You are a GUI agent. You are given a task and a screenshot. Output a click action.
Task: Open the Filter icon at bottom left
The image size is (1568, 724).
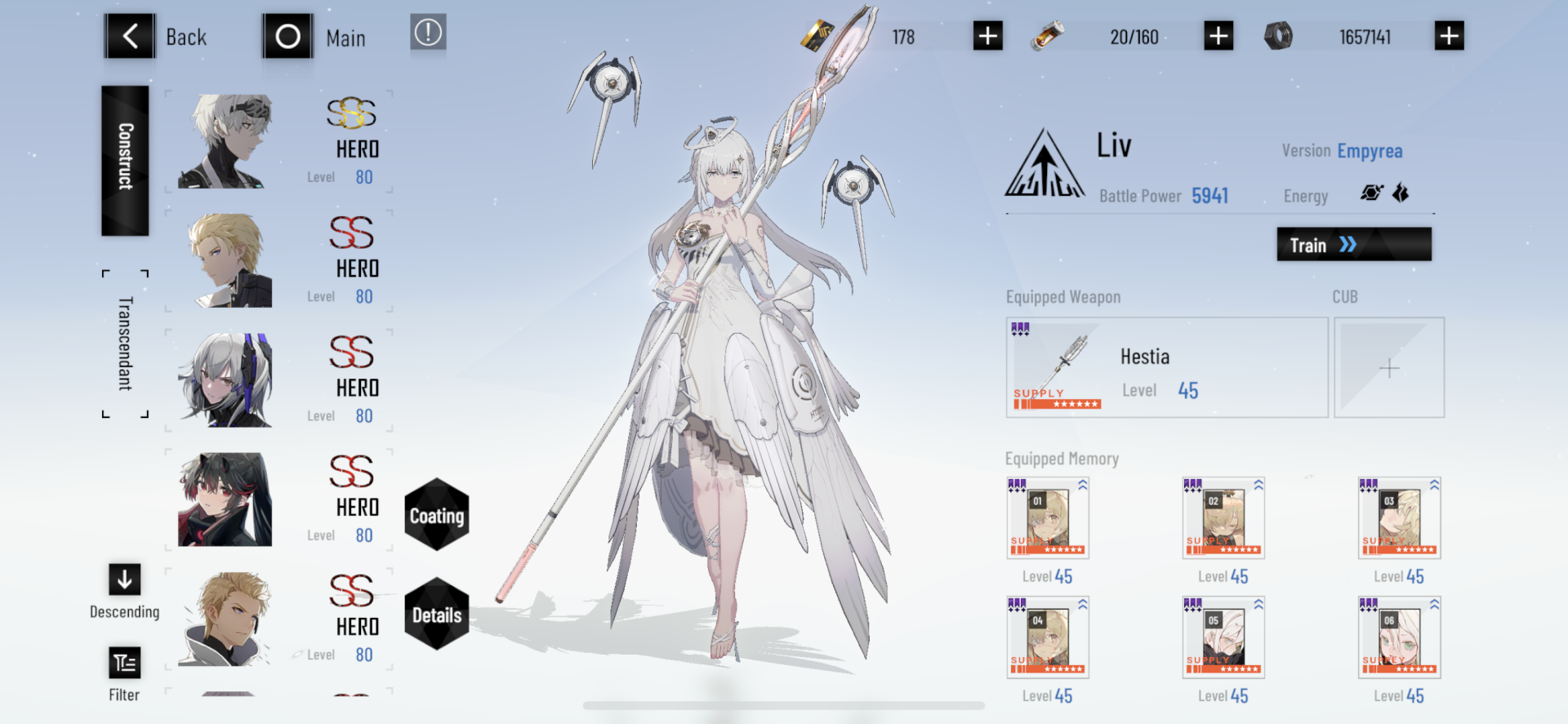[x=124, y=663]
